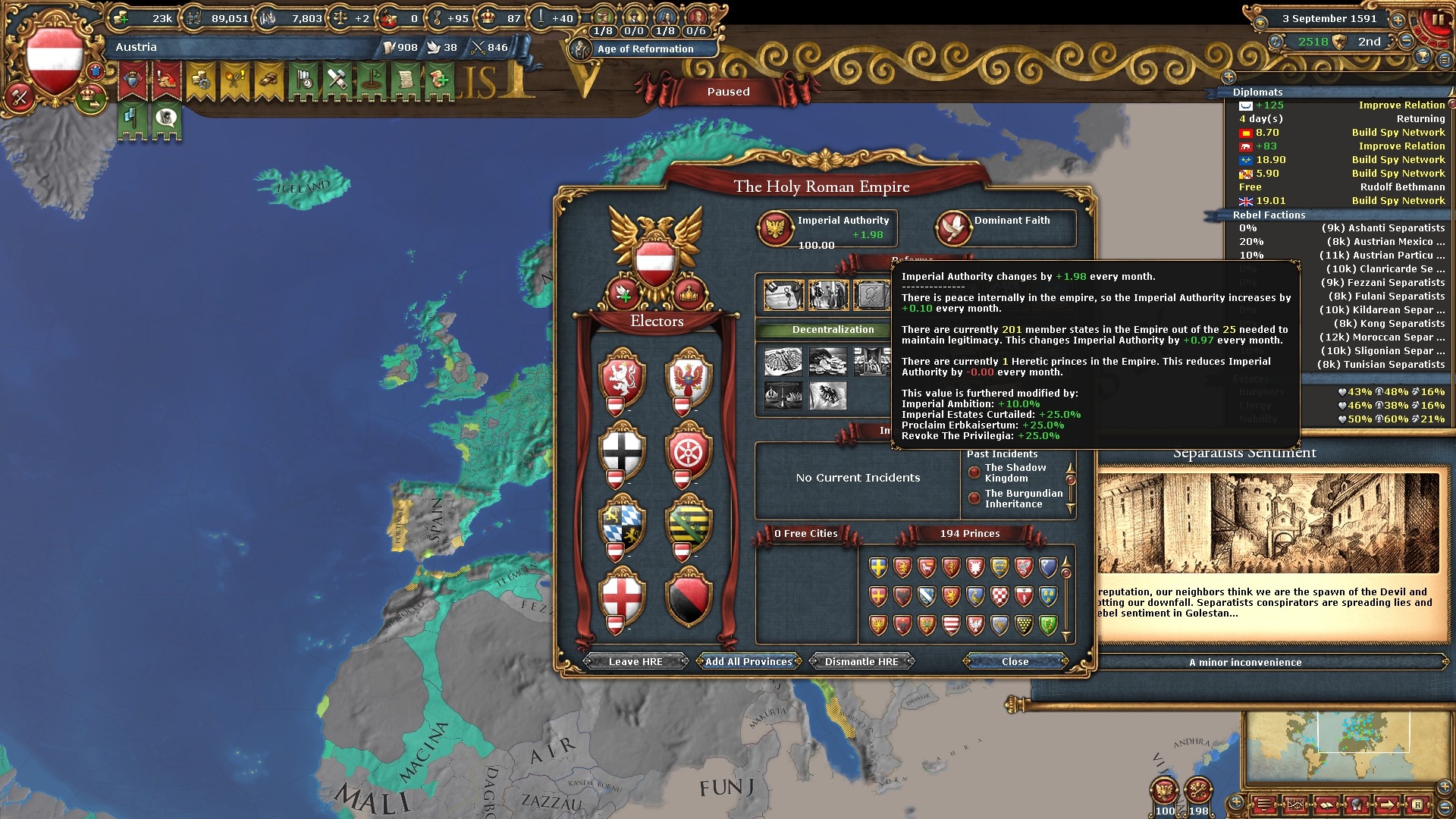Open the Age of Reformation panel
Image resolution: width=1456 pixels, height=819 pixels.
point(645,49)
